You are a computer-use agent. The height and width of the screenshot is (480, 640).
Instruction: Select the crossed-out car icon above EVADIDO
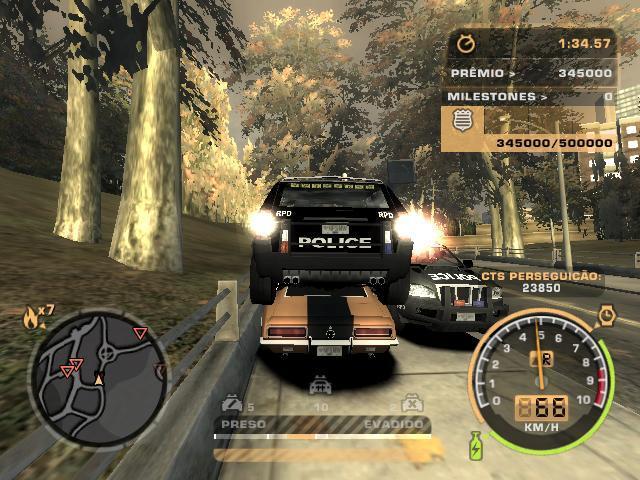tap(408, 405)
